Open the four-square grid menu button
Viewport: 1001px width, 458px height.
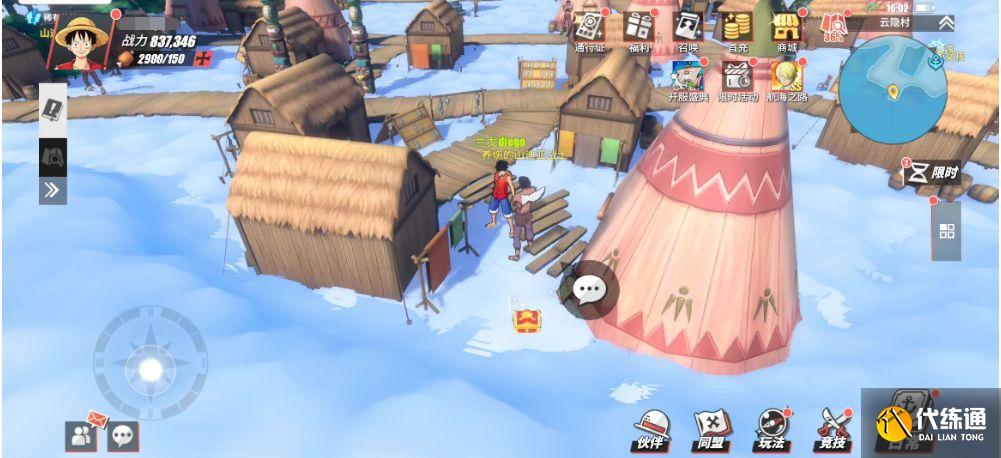coord(947,231)
